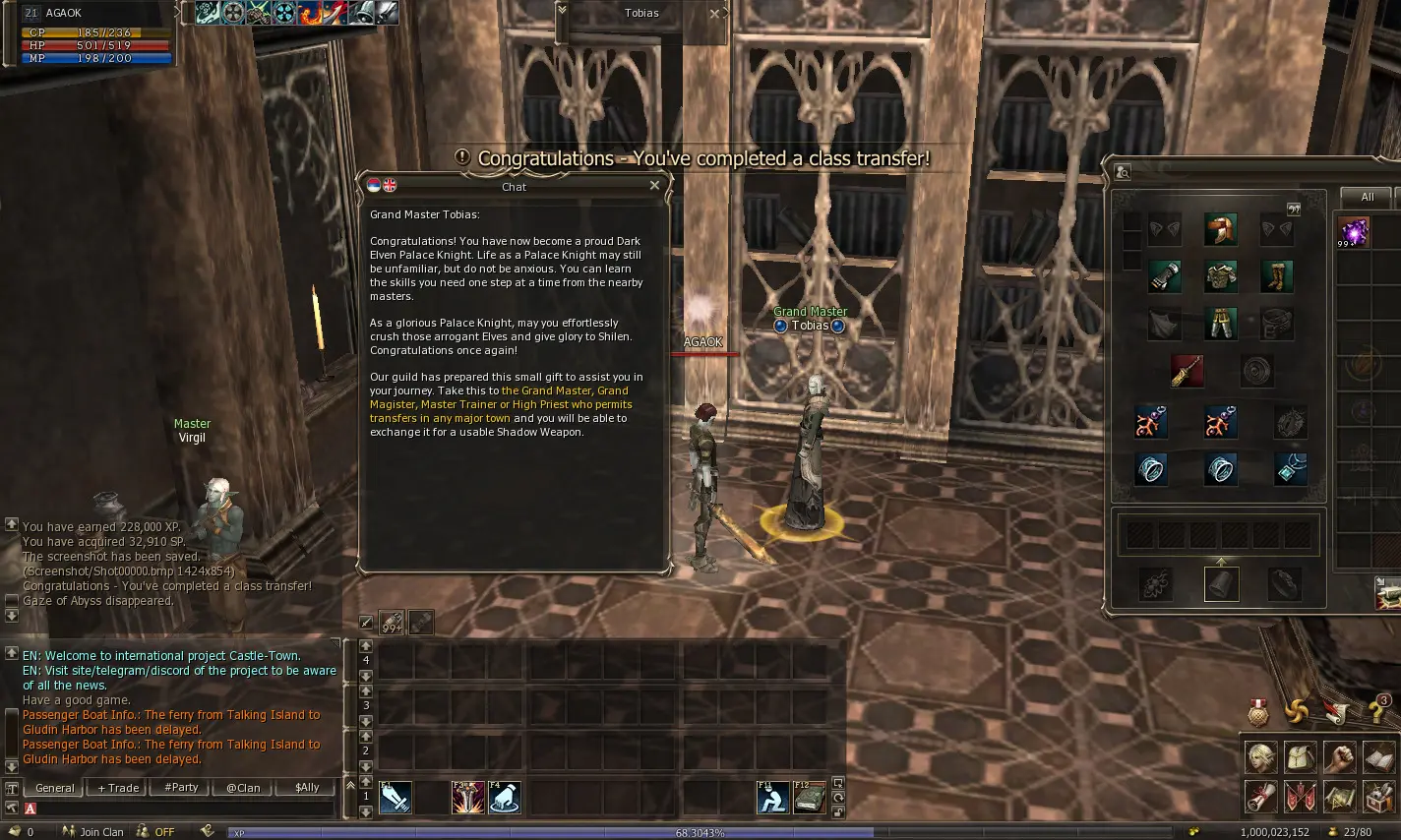Open the character status menu icon

coord(1261,757)
